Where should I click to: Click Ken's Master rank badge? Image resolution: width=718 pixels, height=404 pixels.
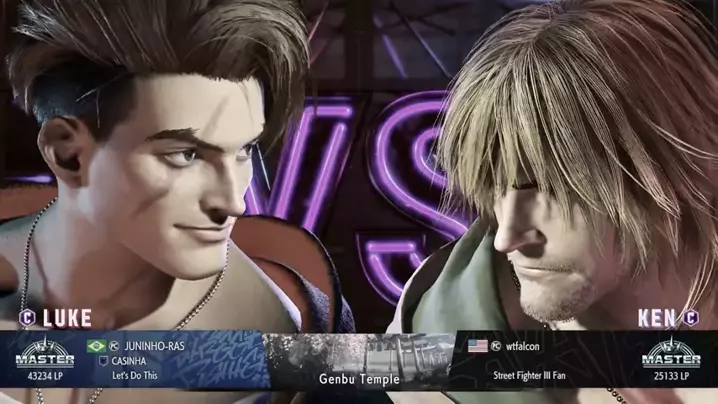click(x=671, y=354)
